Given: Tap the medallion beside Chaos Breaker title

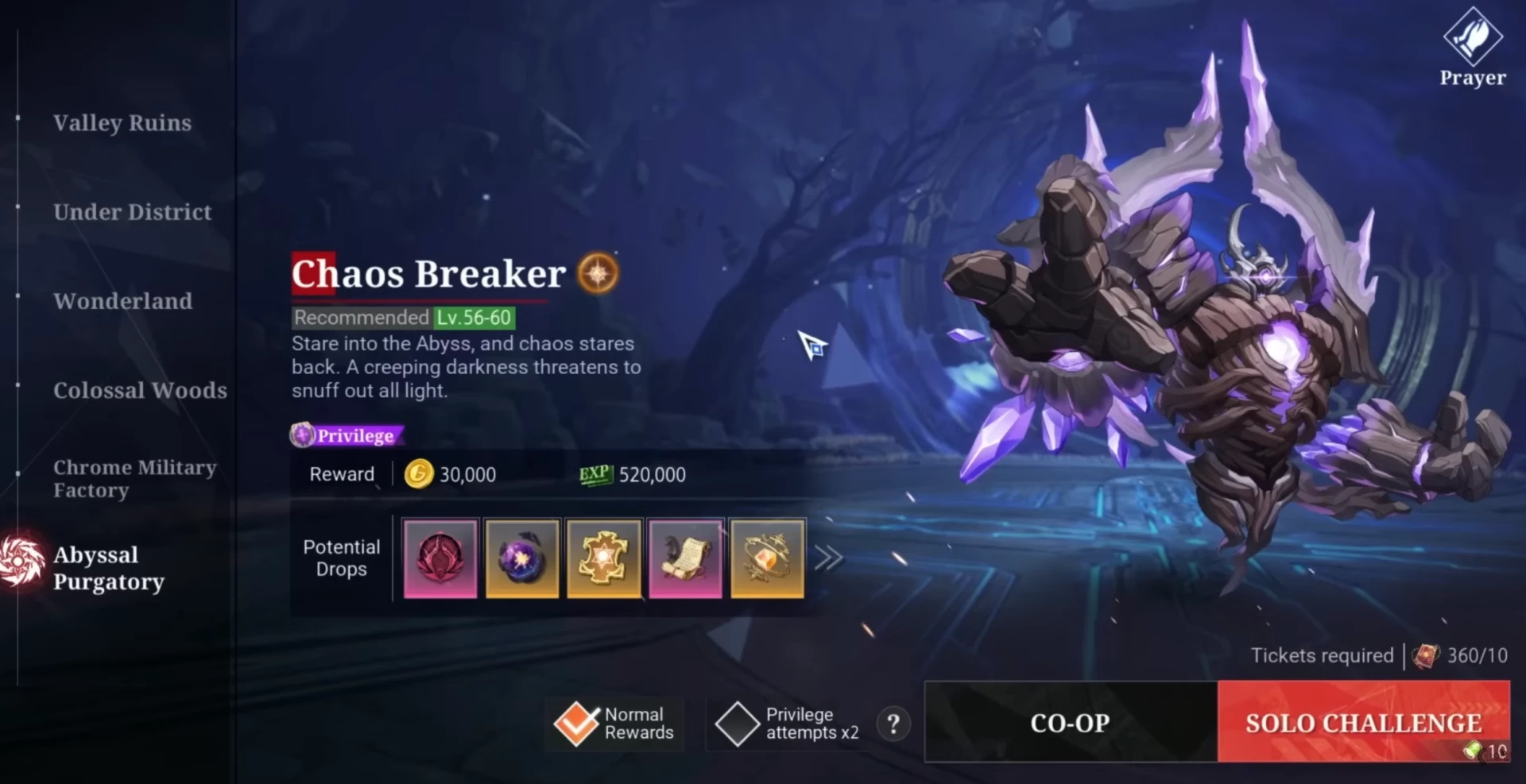Looking at the screenshot, I should pyautogui.click(x=598, y=273).
